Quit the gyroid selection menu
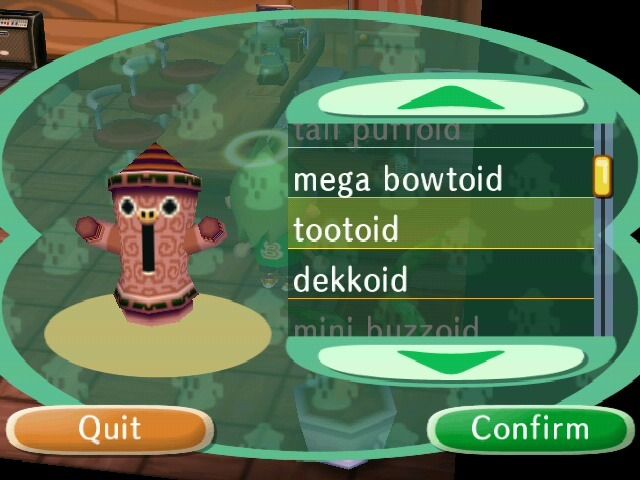 tap(110, 429)
